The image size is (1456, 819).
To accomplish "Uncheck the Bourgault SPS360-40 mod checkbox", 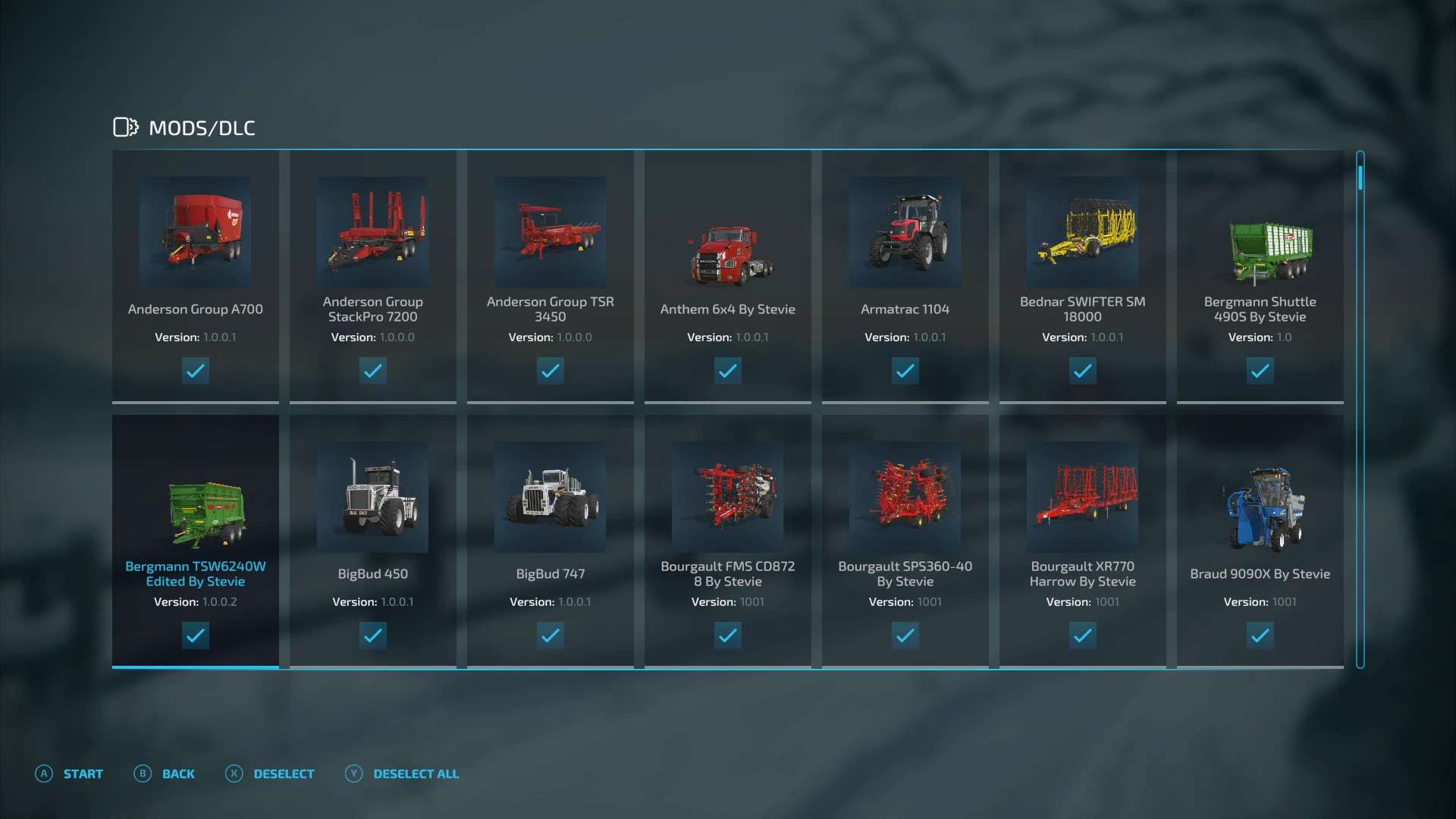I will tap(905, 635).
